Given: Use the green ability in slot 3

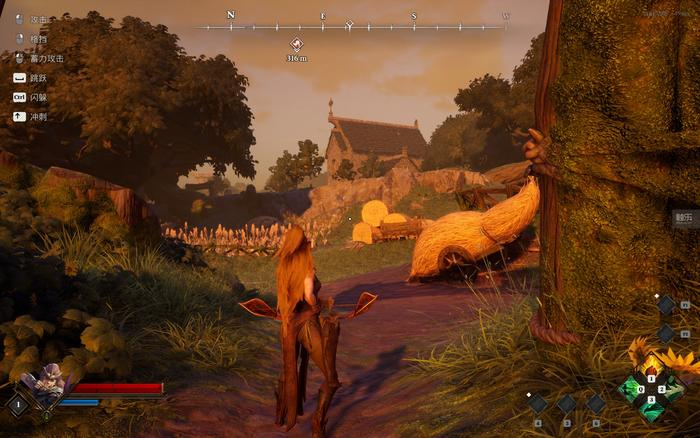Looking at the screenshot, I should [x=651, y=407].
